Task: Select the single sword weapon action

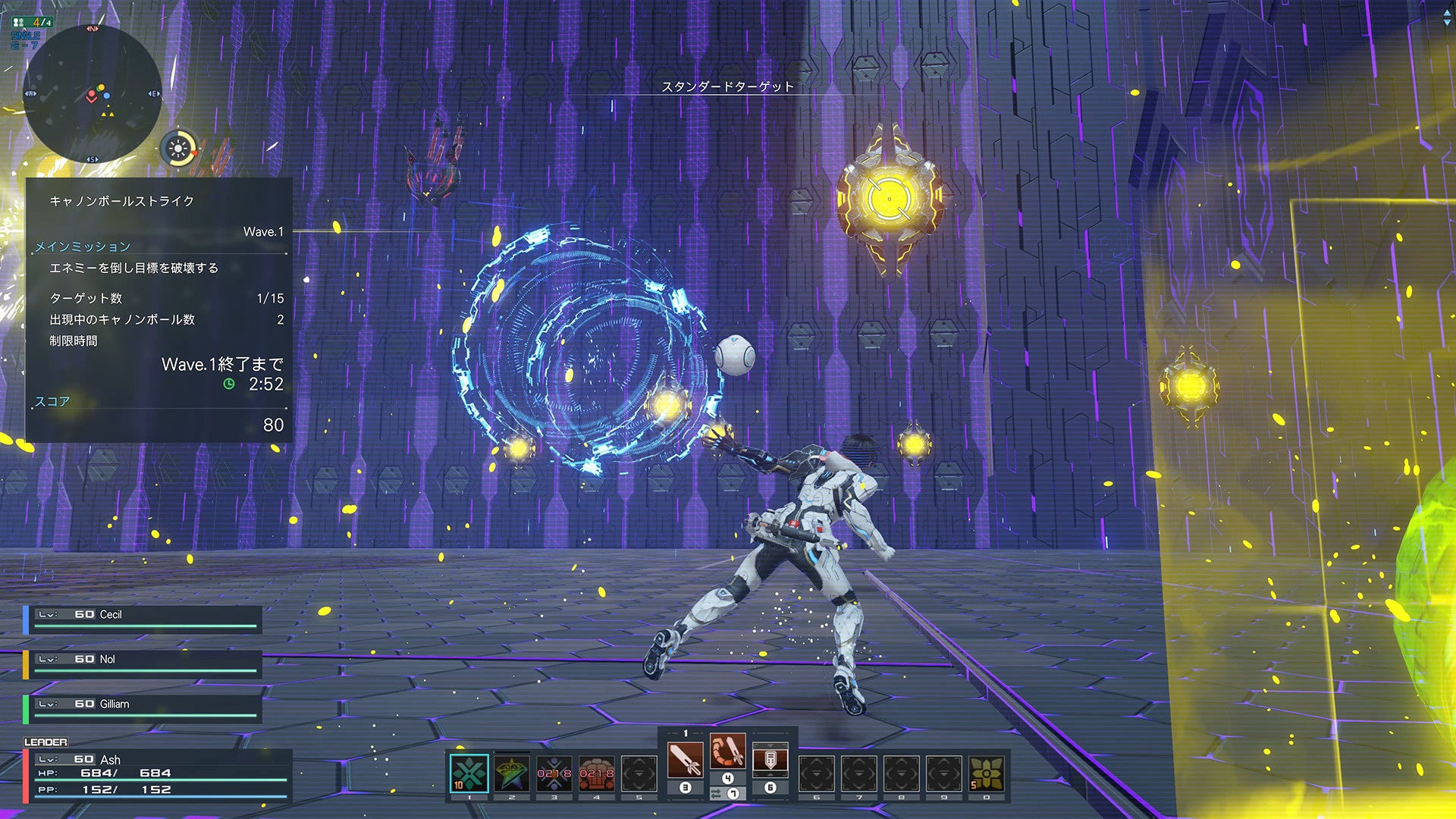Action: [x=685, y=759]
